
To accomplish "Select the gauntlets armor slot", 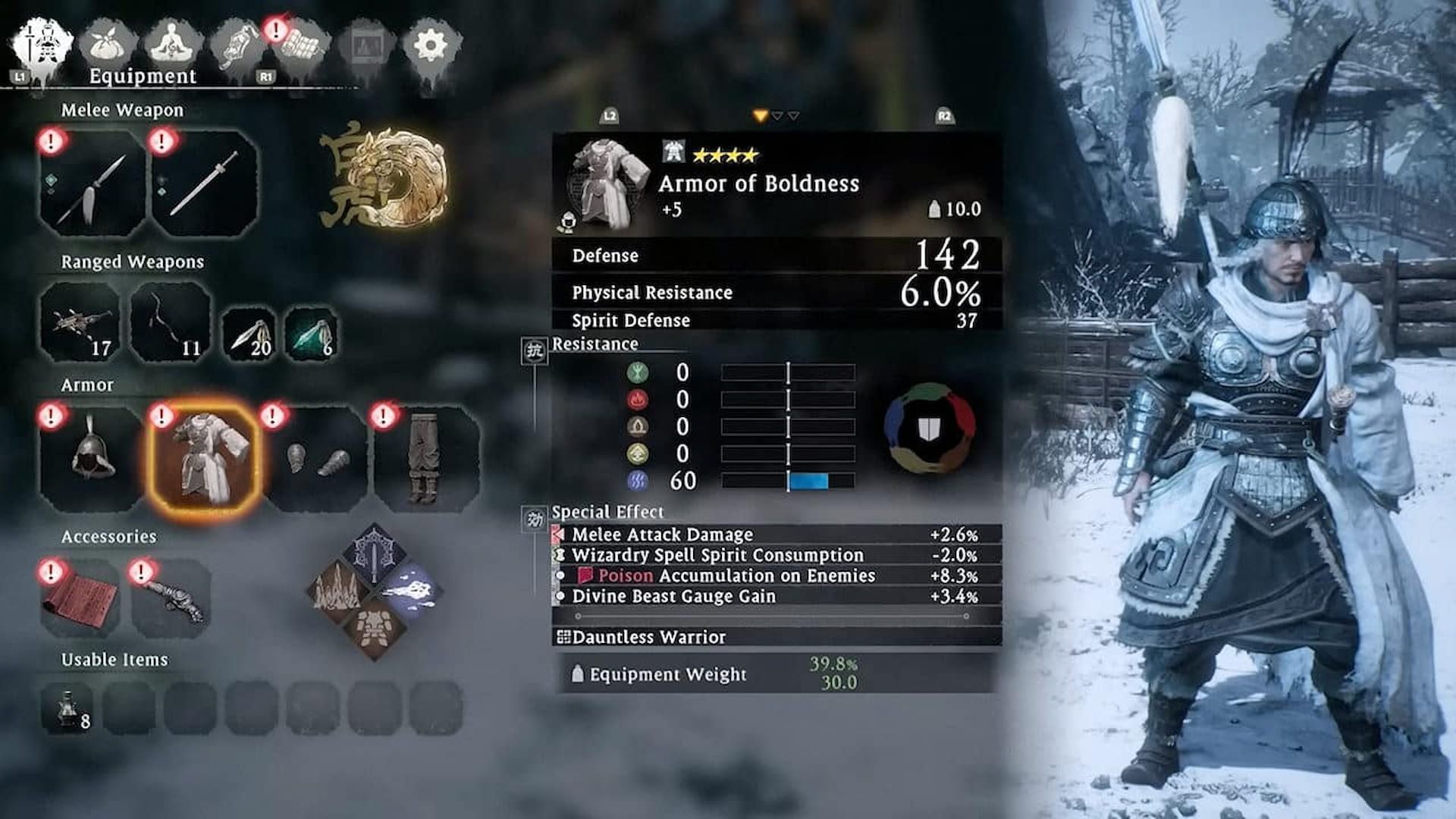I will tap(318, 455).
